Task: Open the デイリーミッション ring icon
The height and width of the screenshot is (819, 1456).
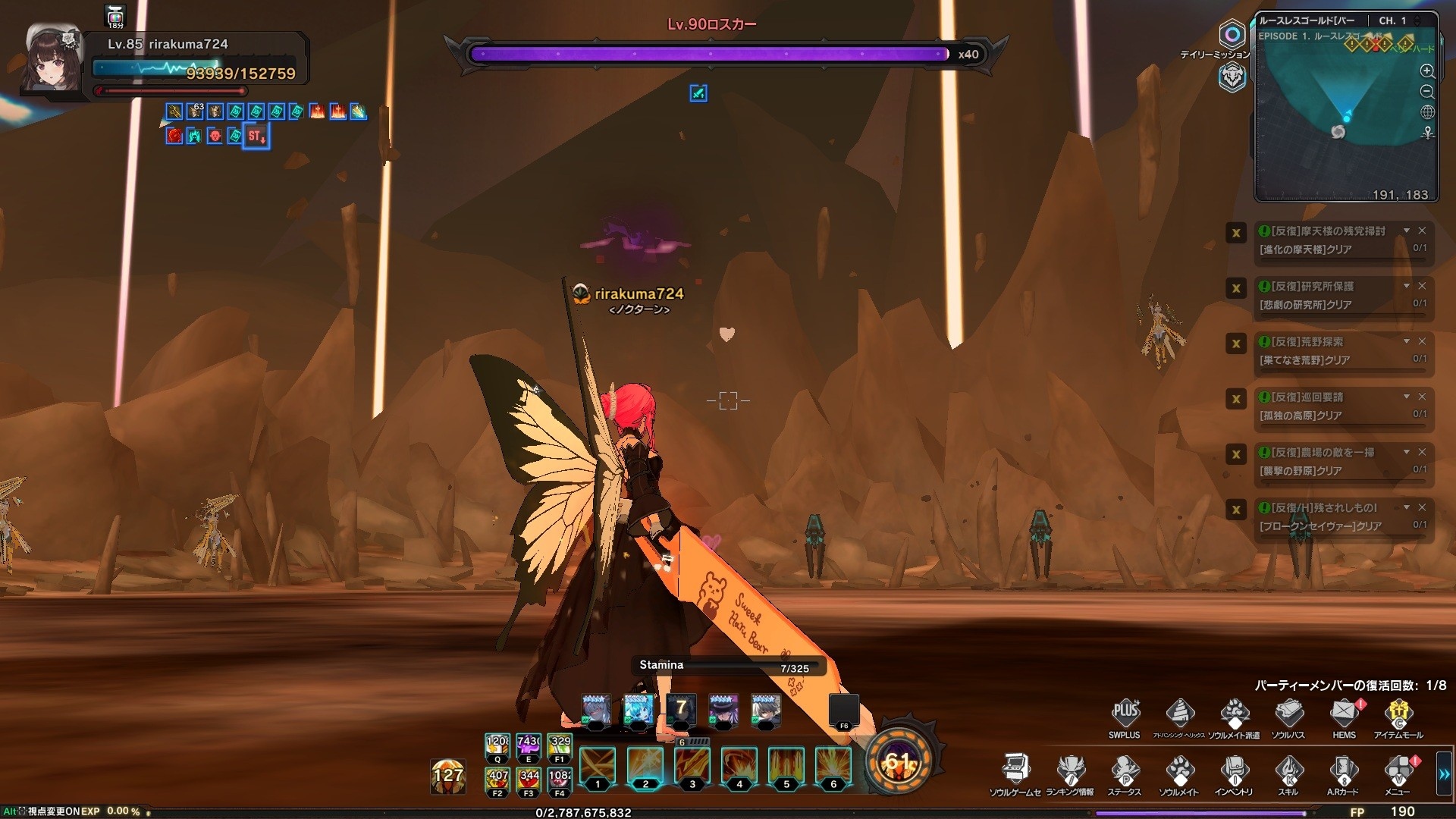Action: coord(1232,35)
